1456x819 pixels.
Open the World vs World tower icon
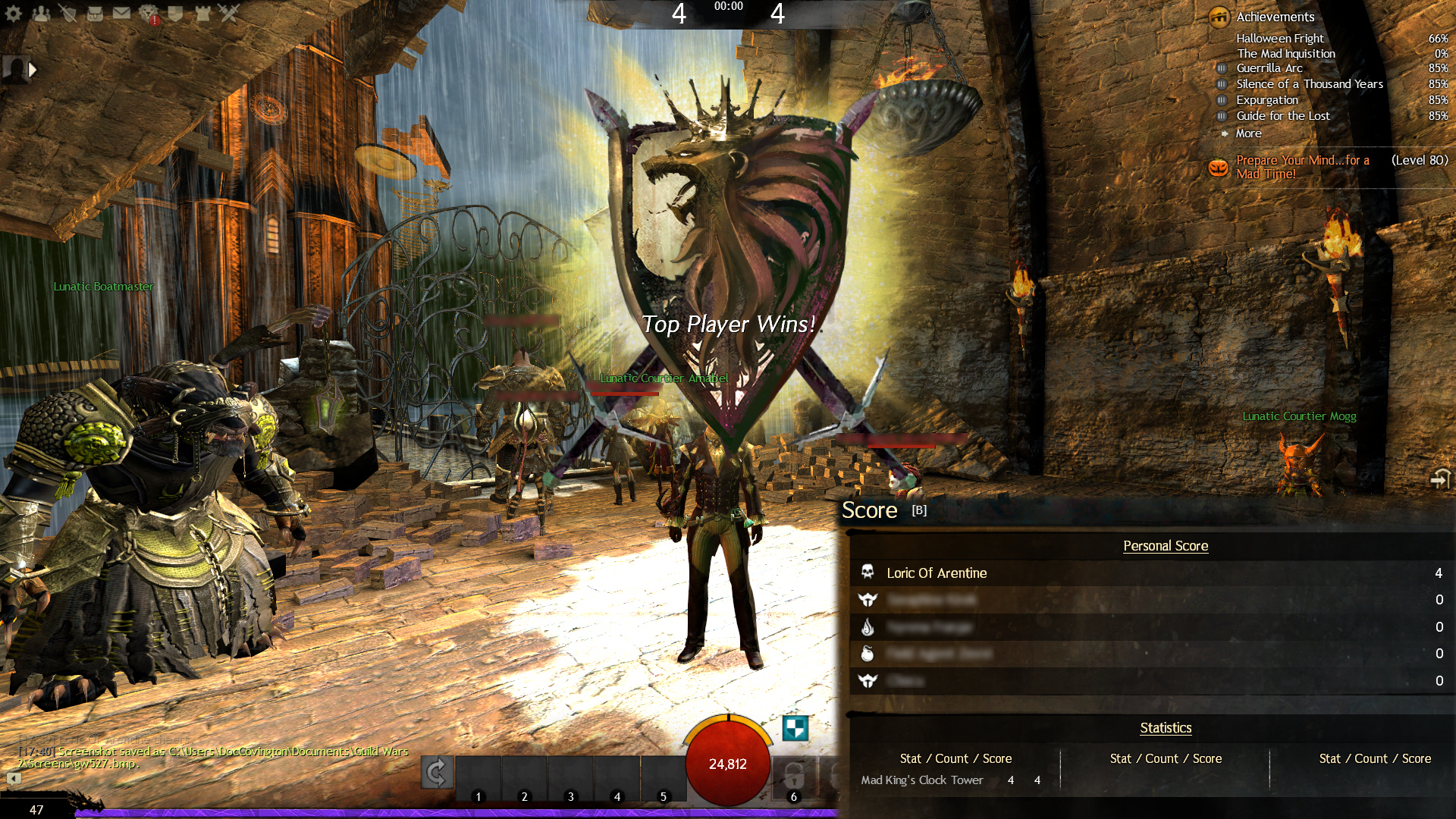202,13
